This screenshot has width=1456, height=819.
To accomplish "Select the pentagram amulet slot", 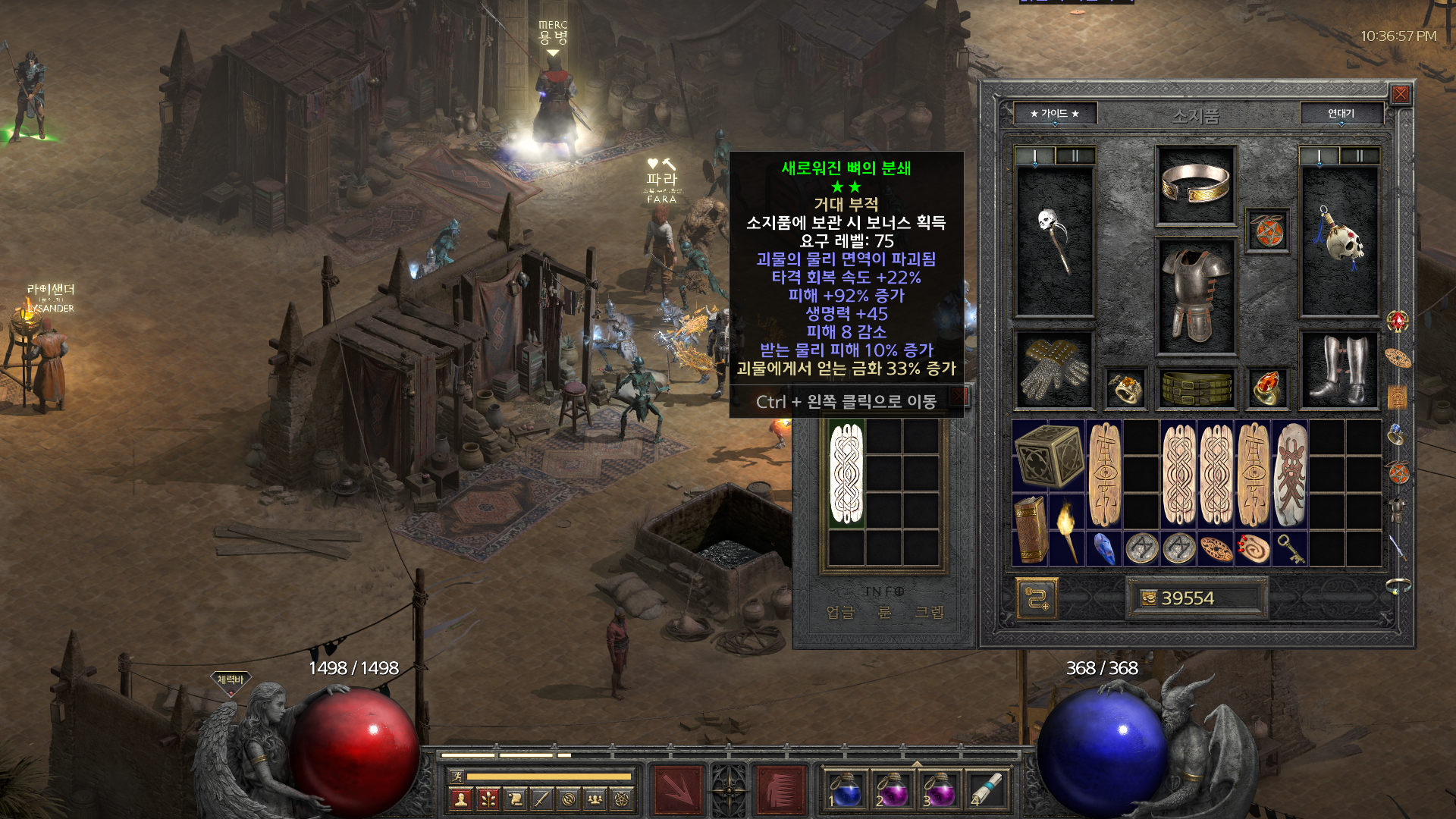I will pyautogui.click(x=1267, y=231).
